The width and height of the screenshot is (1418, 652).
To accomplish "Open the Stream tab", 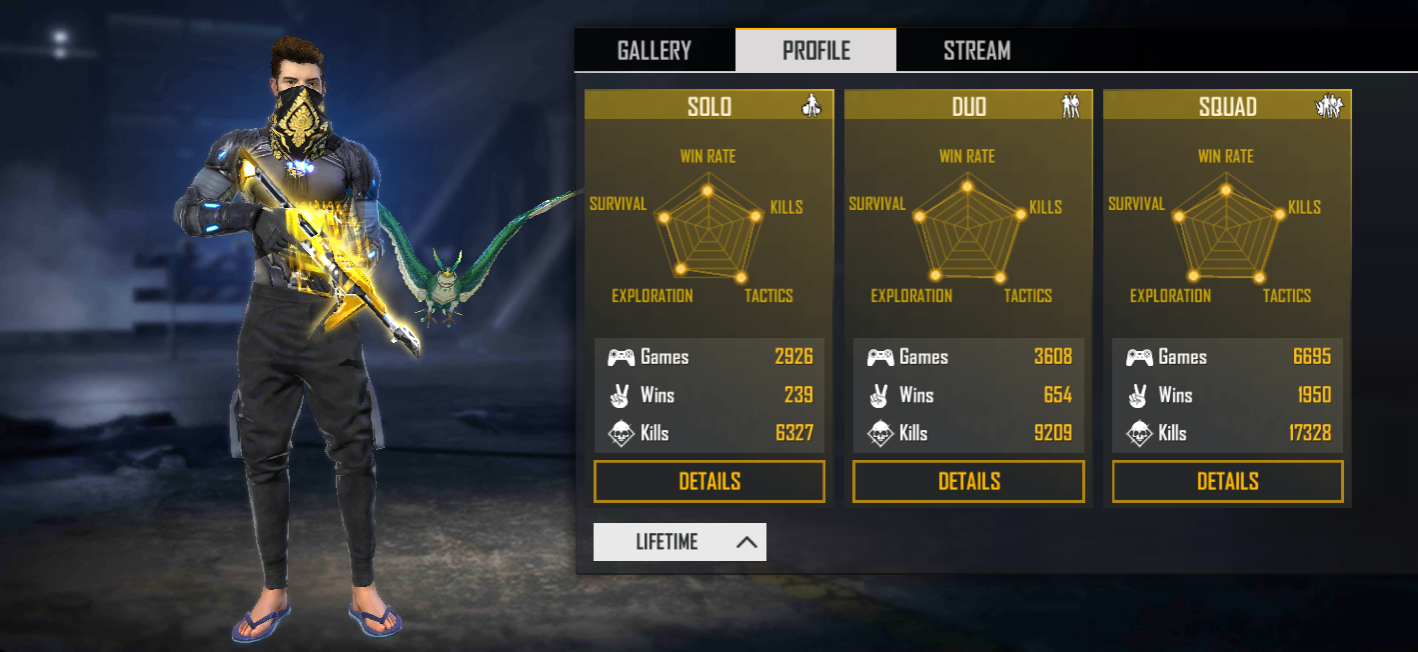I will point(976,51).
